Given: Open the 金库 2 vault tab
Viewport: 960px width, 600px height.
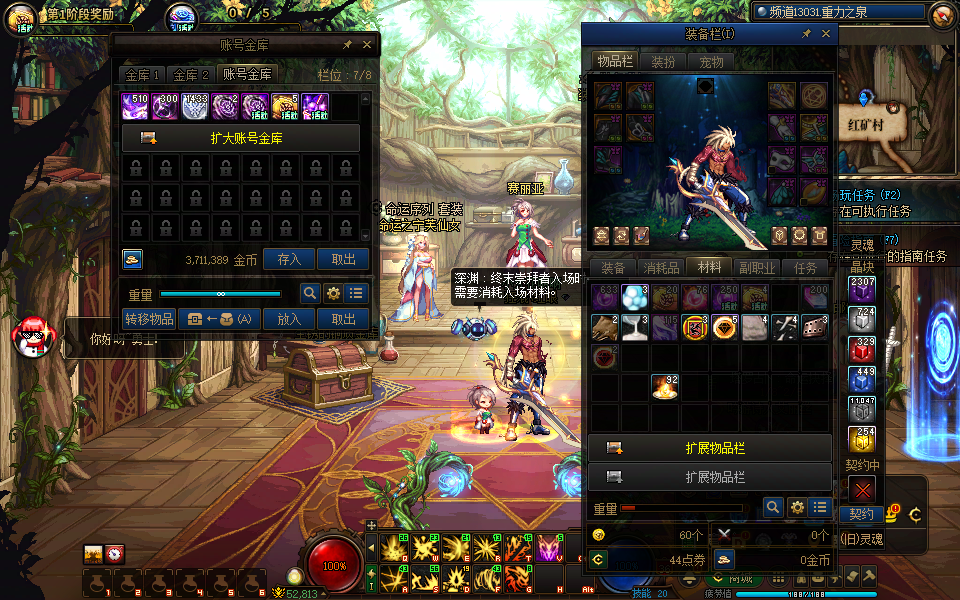Looking at the screenshot, I should pos(190,75).
